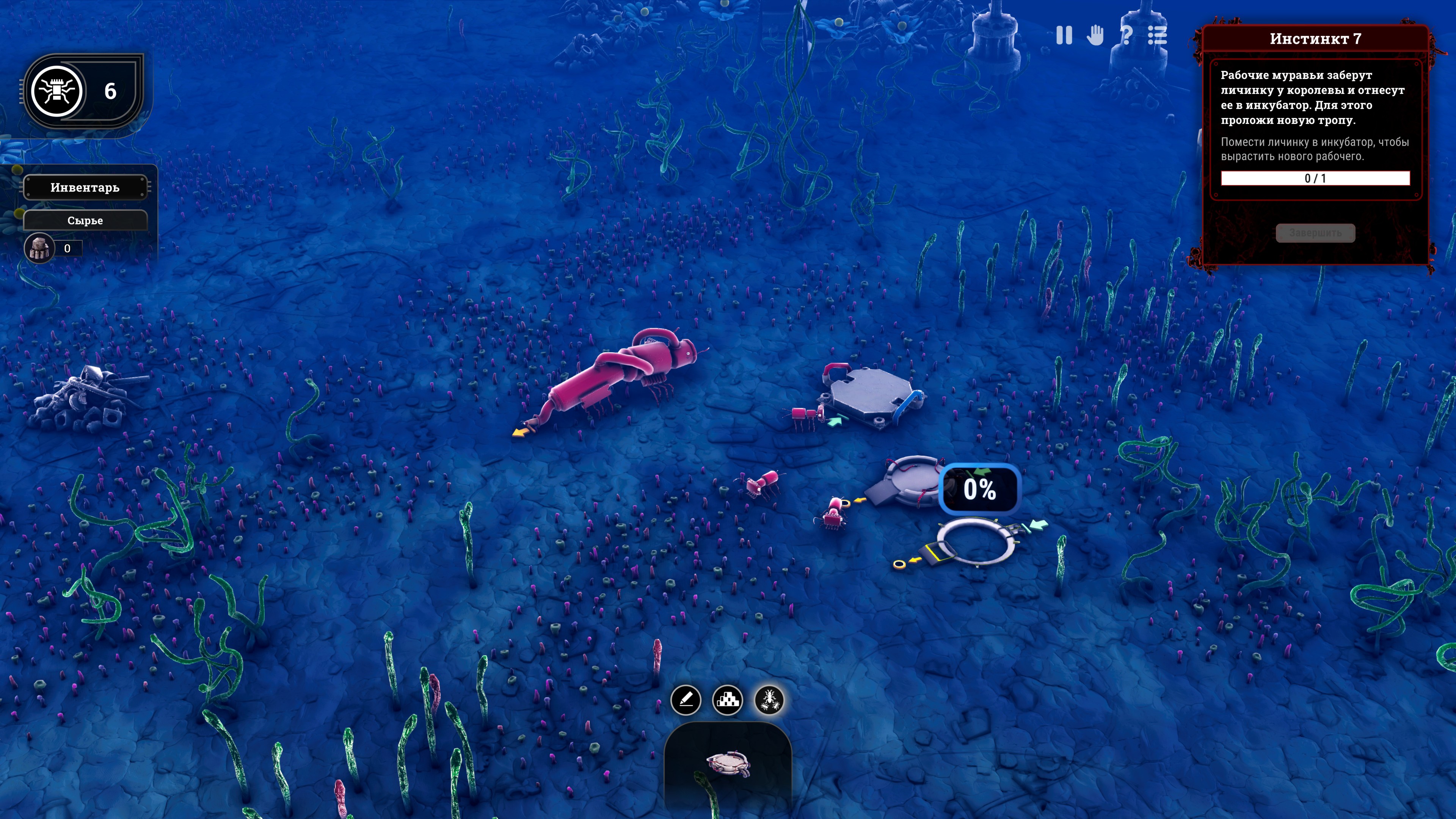Choose the pencil trail-drawing tool
1456x819 pixels.
coord(686,700)
